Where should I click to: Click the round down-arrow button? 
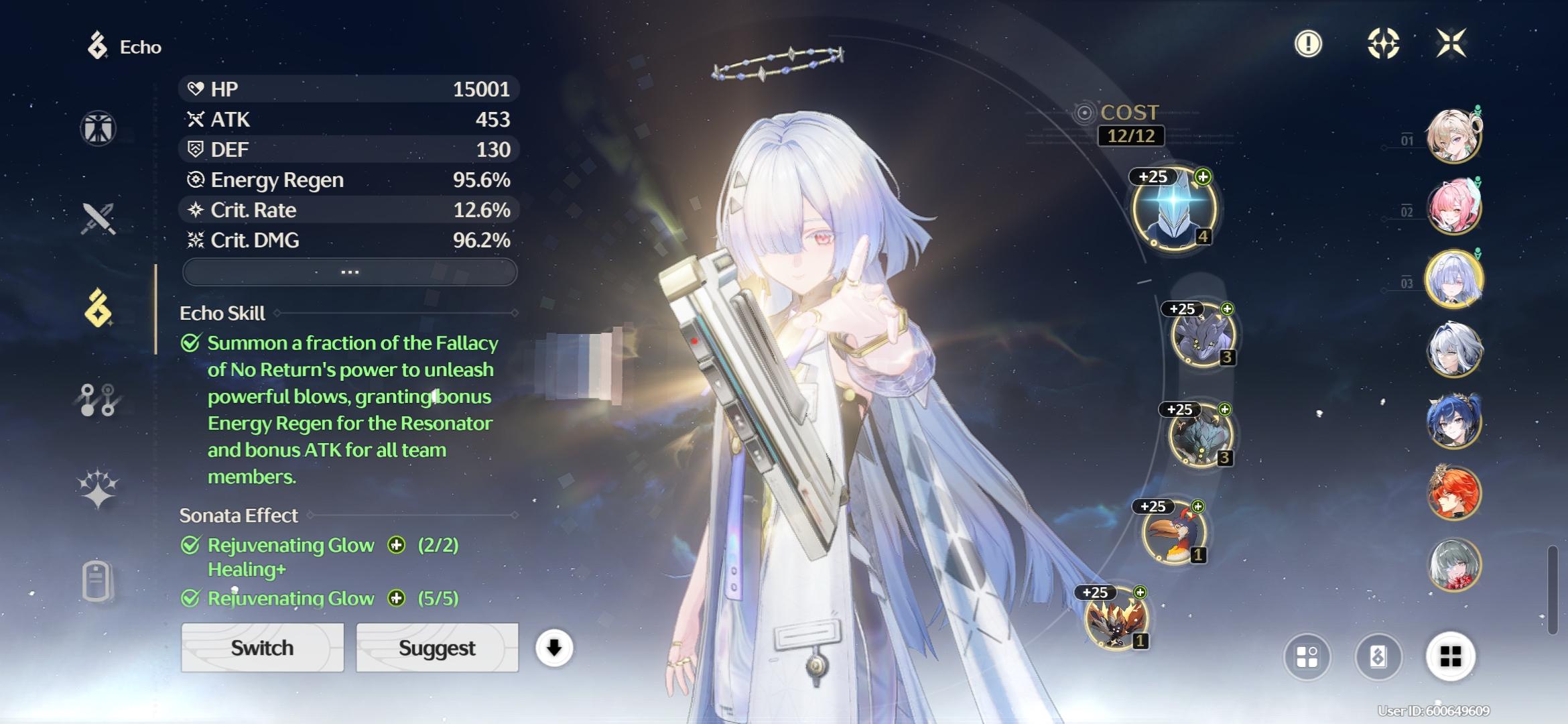click(x=554, y=648)
